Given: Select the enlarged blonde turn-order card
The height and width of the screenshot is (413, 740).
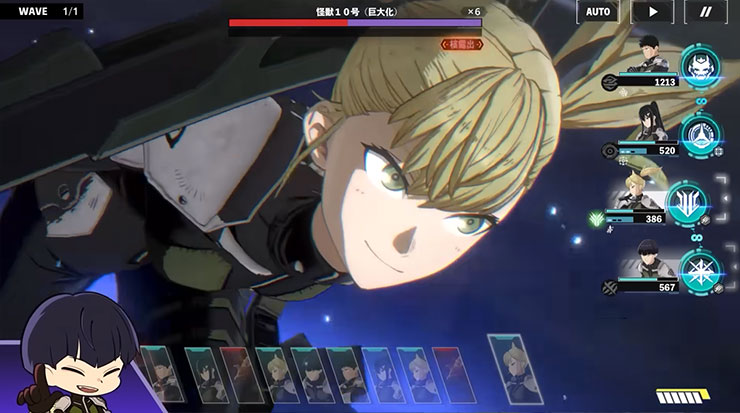Looking at the screenshot, I should [514, 368].
